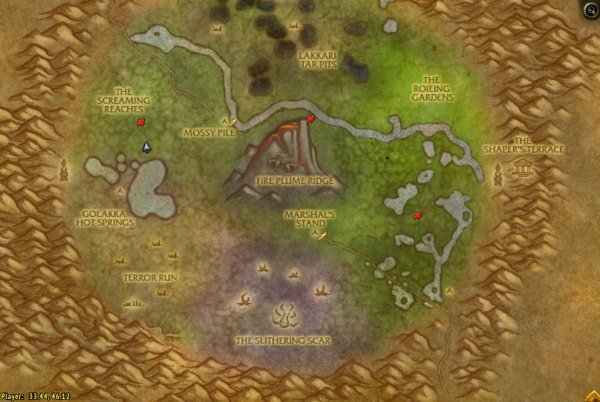The width and height of the screenshot is (600, 402).
Task: Click the Terror Run map label
Action: (x=149, y=275)
